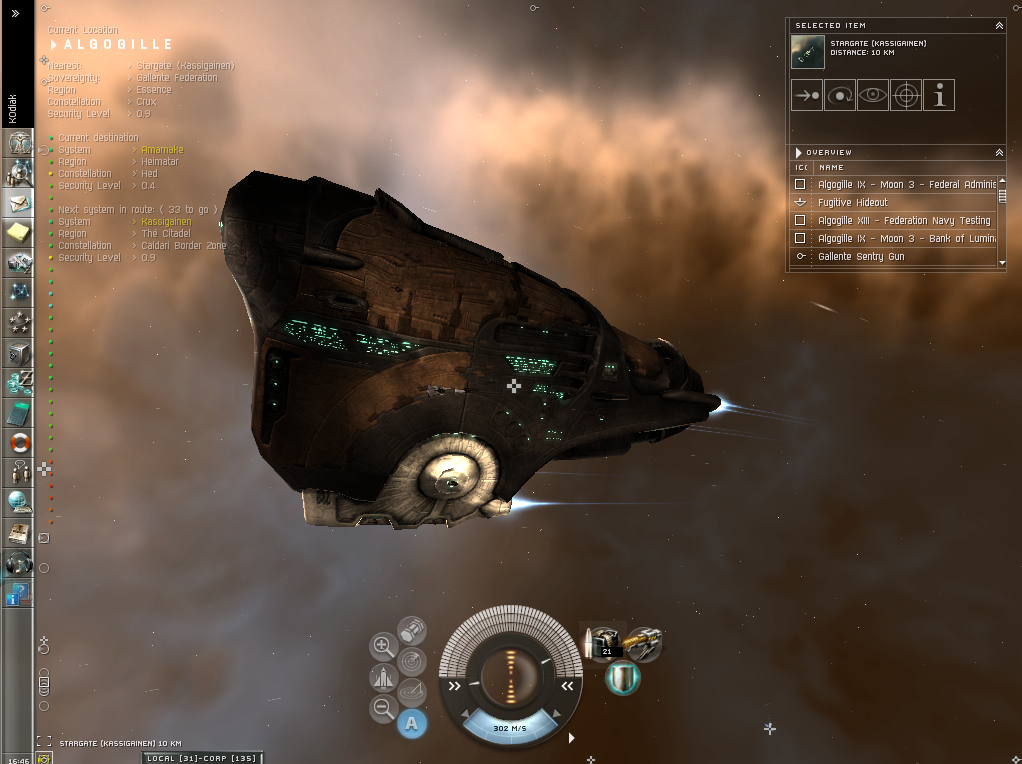Click the zoom-in magnifier button
This screenshot has width=1022, height=764.
383,646
